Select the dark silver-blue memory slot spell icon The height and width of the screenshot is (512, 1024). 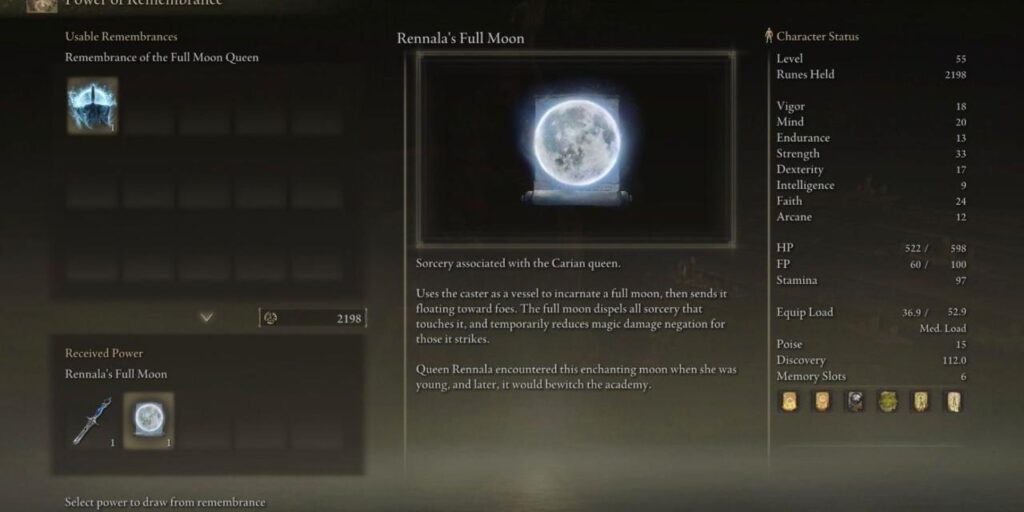(855, 402)
